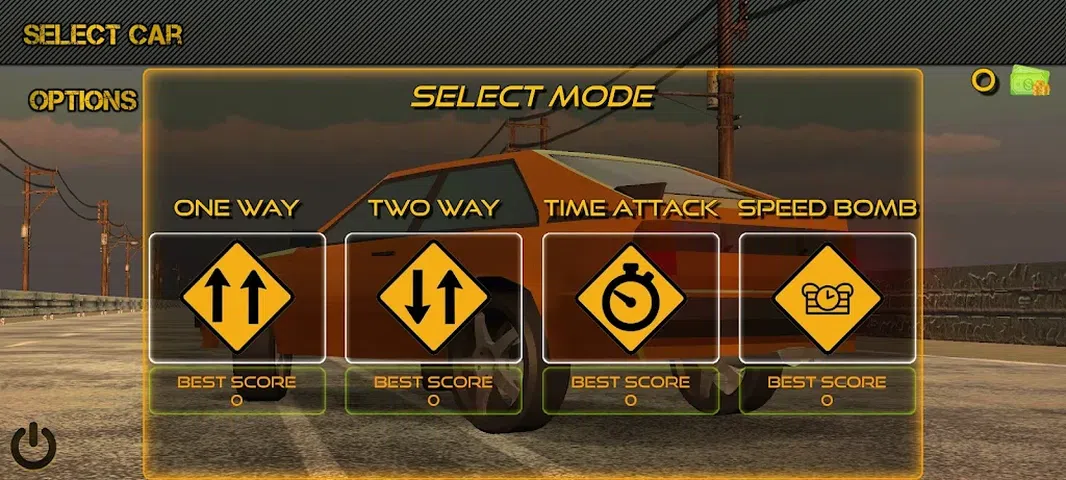Start Time Attack mode with stopwatch icon
The image size is (1066, 480).
tap(630, 297)
